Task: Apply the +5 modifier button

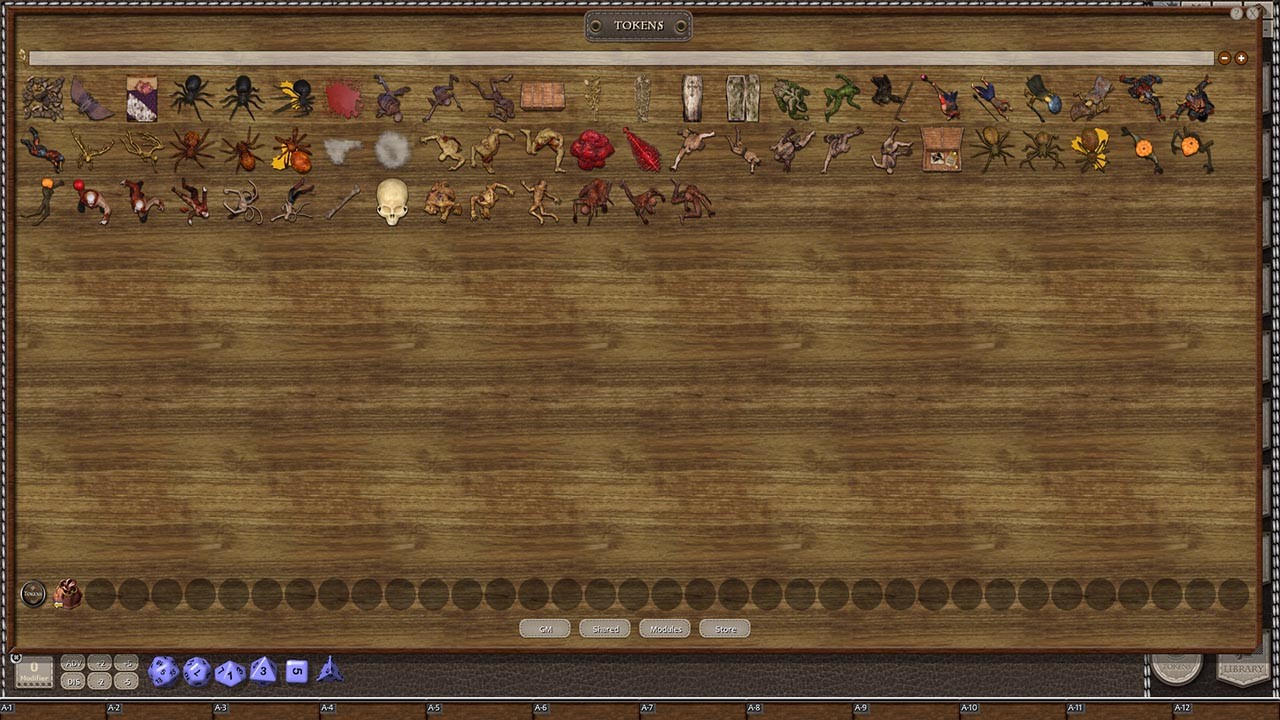Action: (x=126, y=662)
